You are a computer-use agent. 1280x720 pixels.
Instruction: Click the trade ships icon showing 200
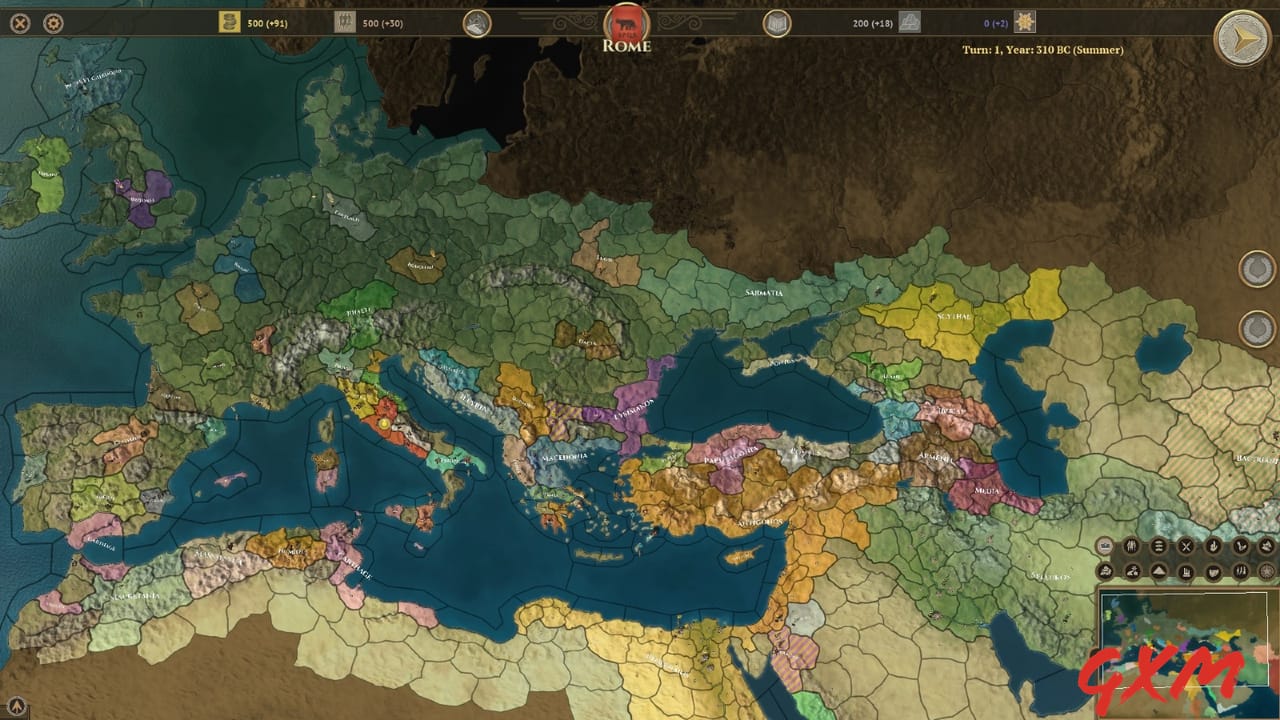908,21
